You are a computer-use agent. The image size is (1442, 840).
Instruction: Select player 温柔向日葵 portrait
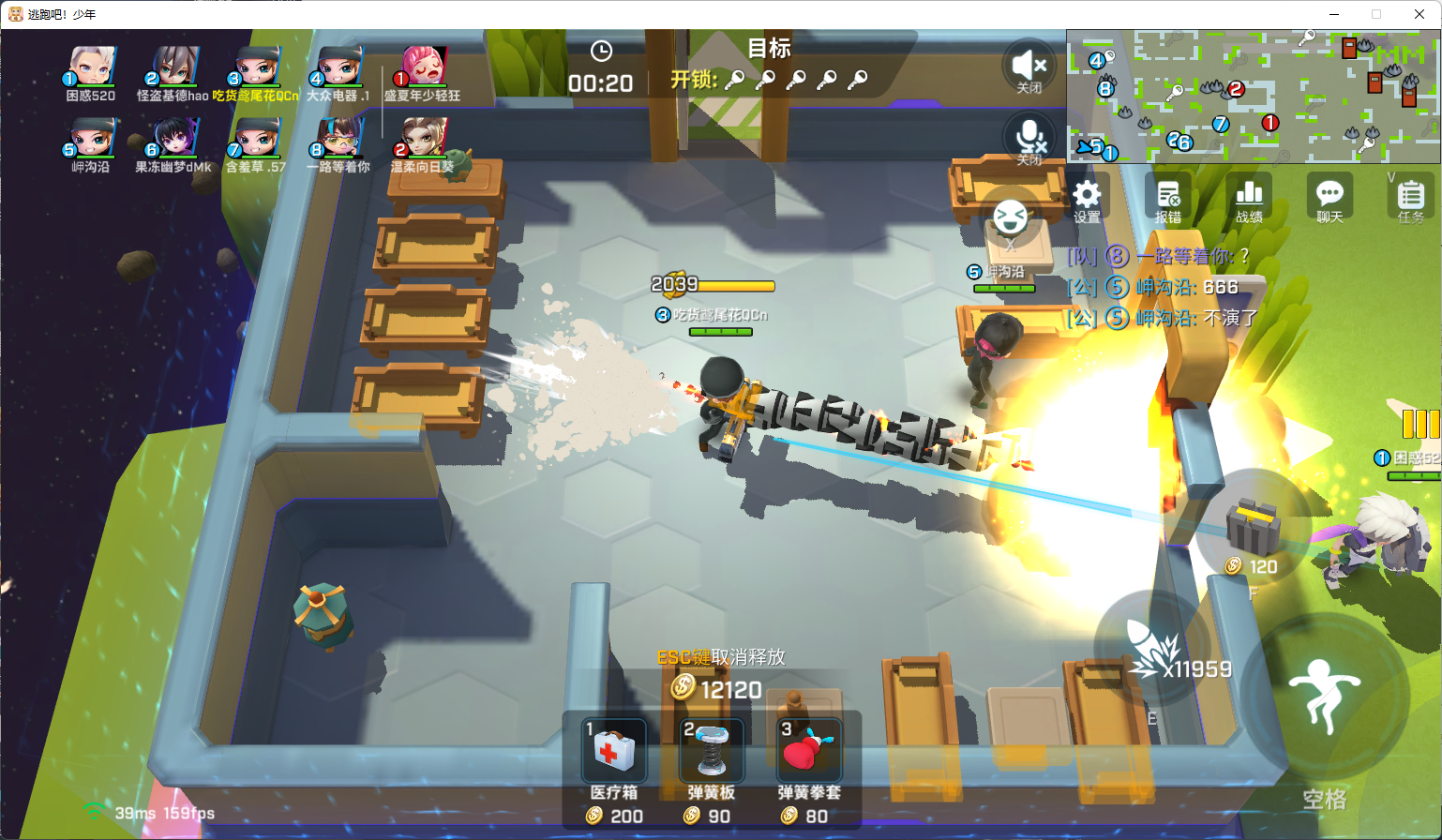click(423, 140)
